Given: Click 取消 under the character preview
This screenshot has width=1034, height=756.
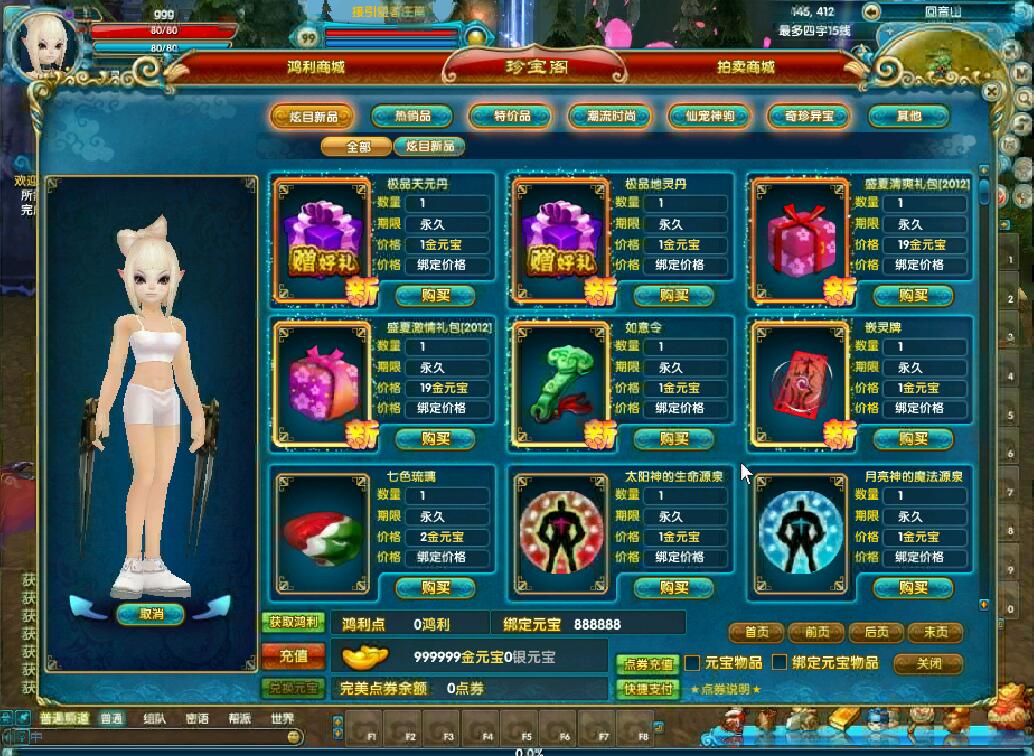Looking at the screenshot, I should (x=150, y=613).
